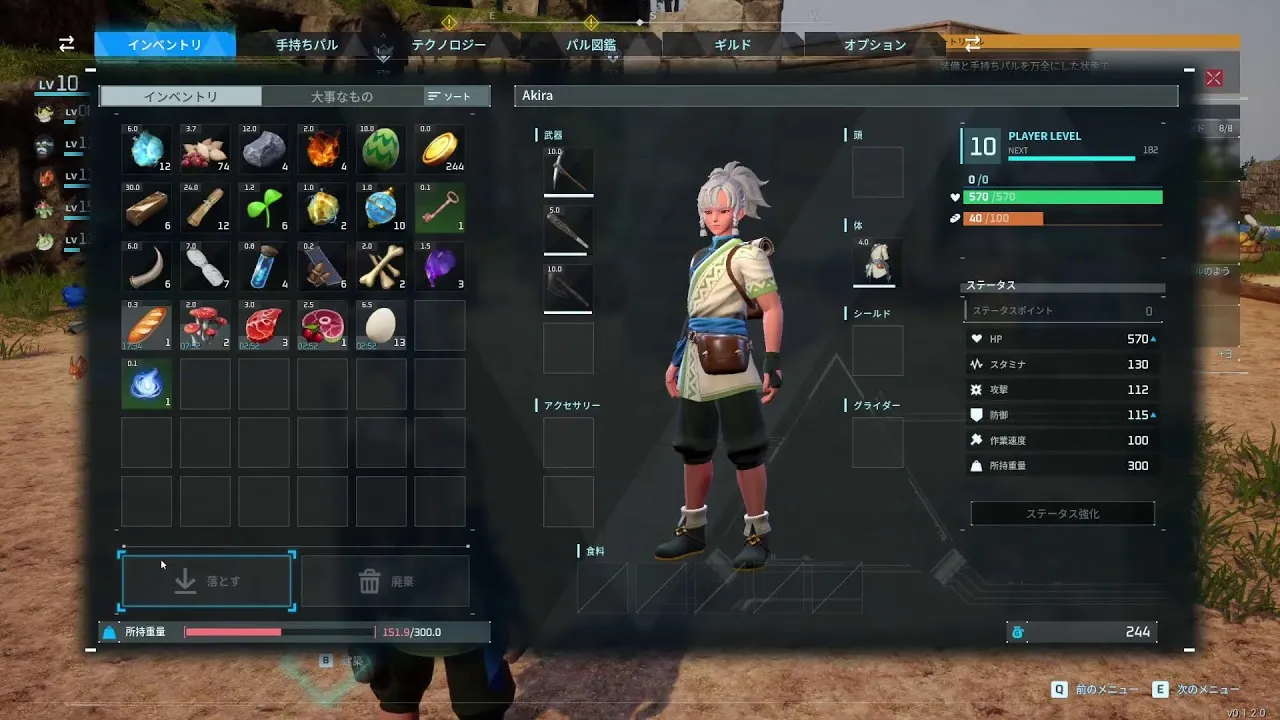
Task: Select the flame organ item slot
Action: [x=323, y=150]
